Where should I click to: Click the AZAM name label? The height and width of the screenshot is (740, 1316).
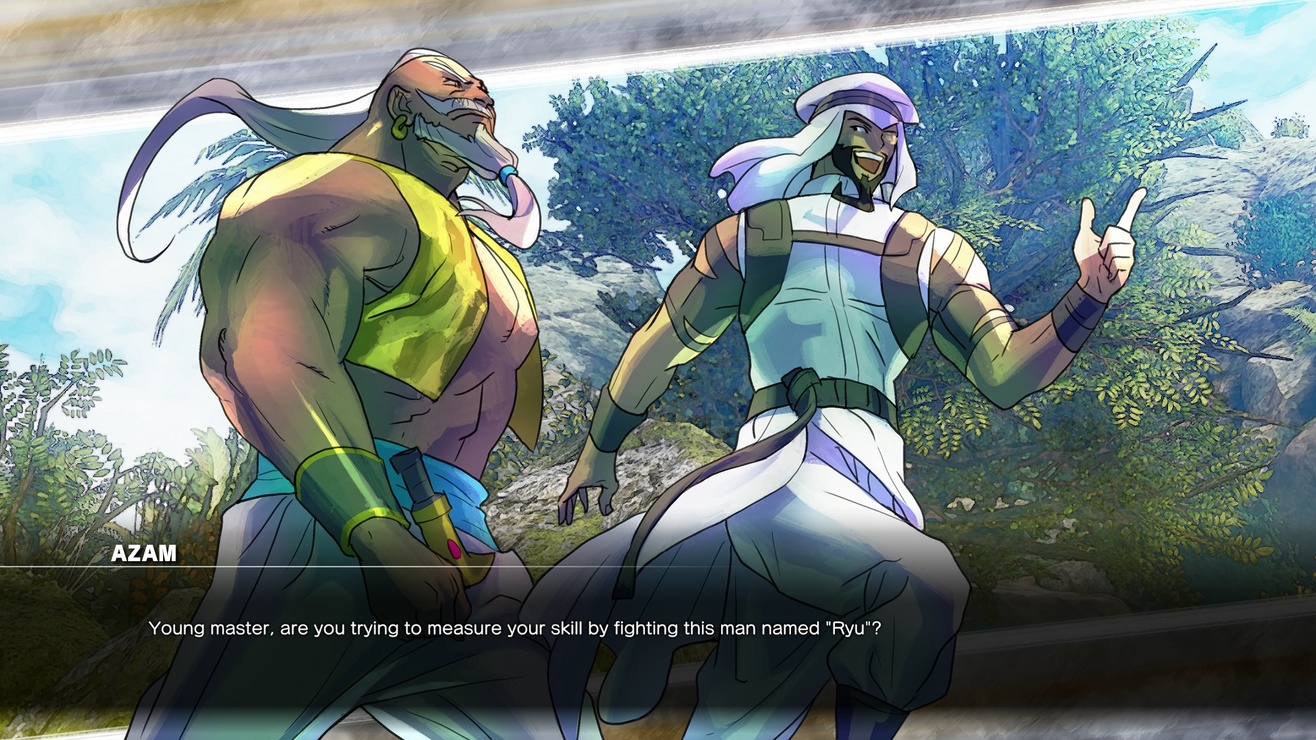tap(142, 552)
